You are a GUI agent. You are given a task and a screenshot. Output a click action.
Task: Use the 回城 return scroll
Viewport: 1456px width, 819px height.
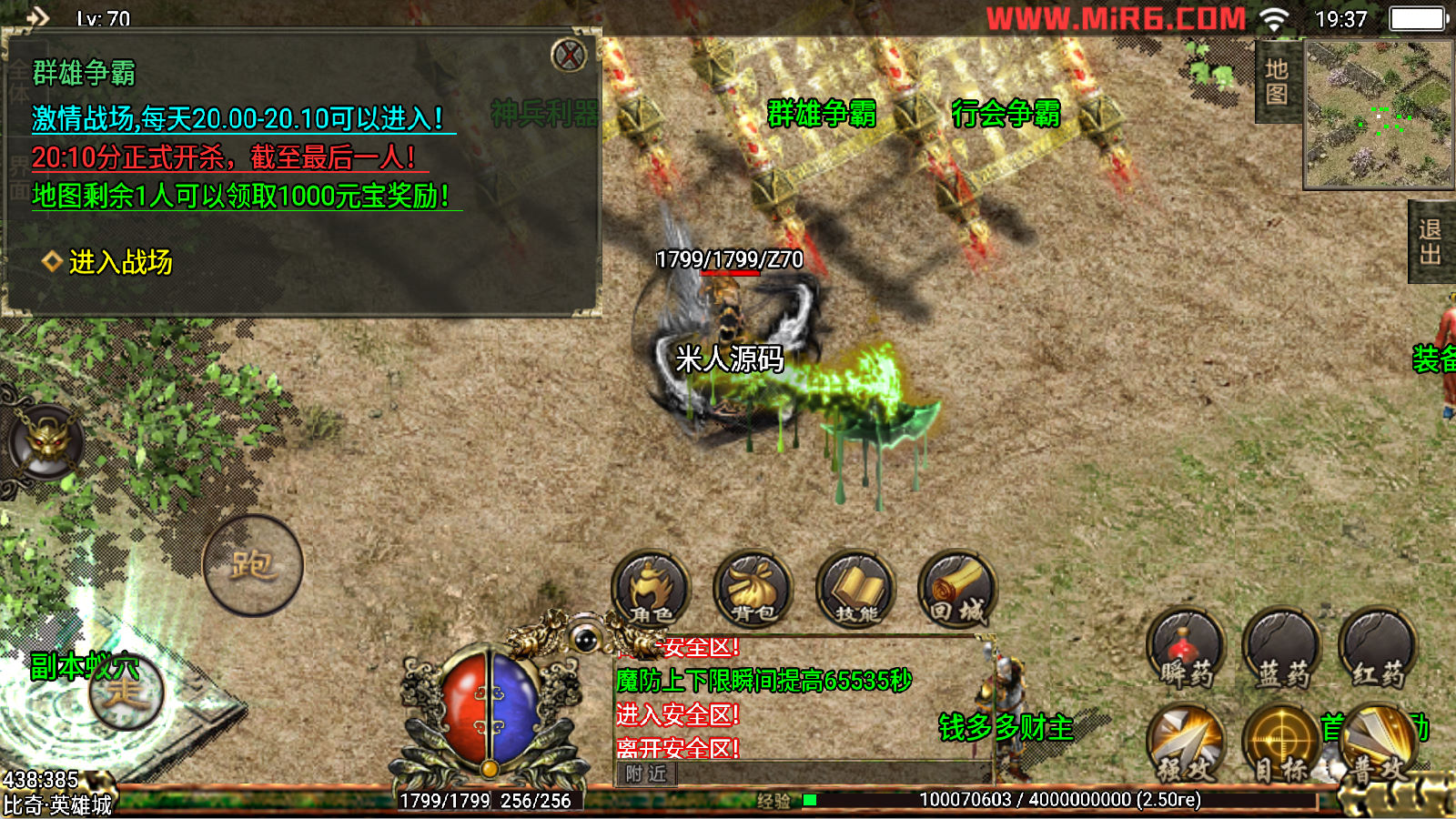tap(957, 590)
